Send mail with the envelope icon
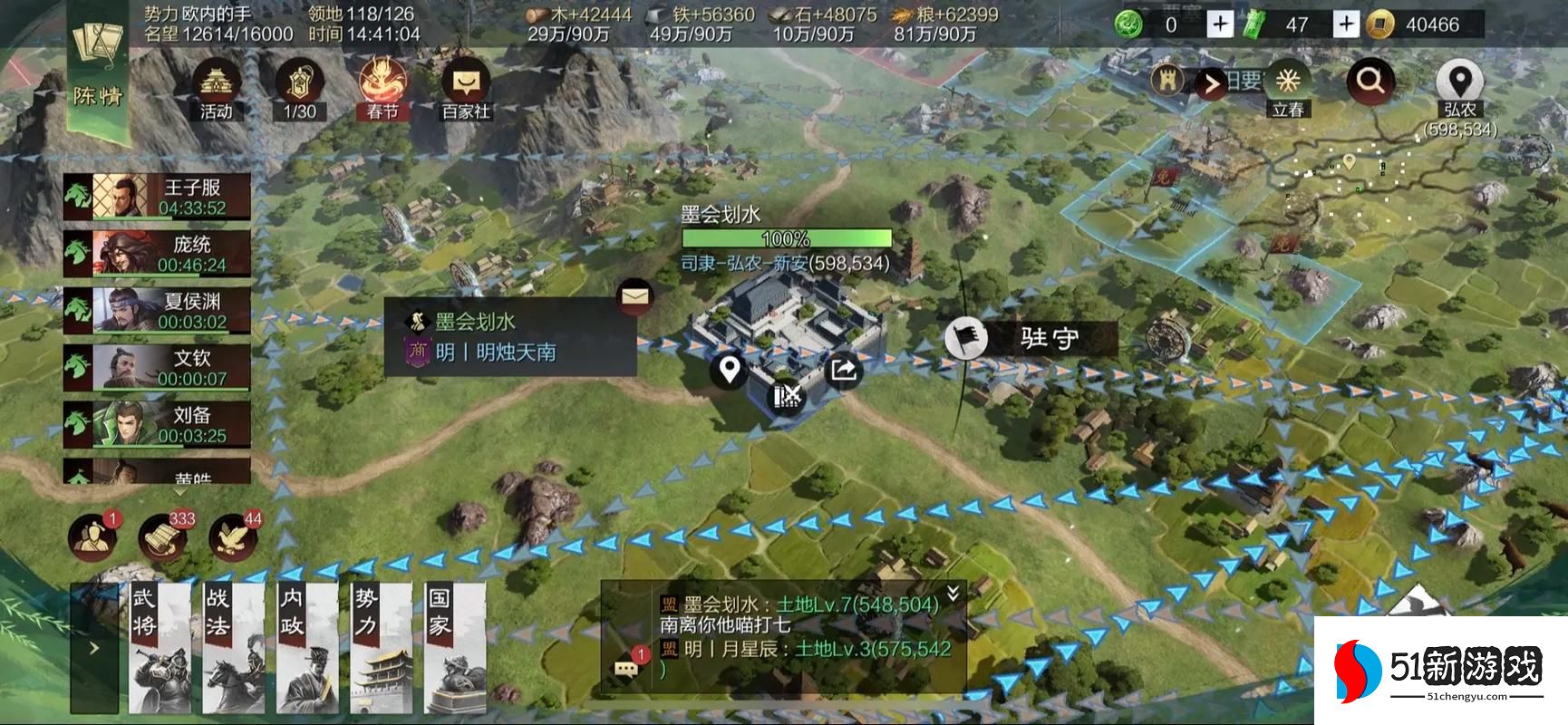Image resolution: width=1568 pixels, height=725 pixels. pos(634,295)
